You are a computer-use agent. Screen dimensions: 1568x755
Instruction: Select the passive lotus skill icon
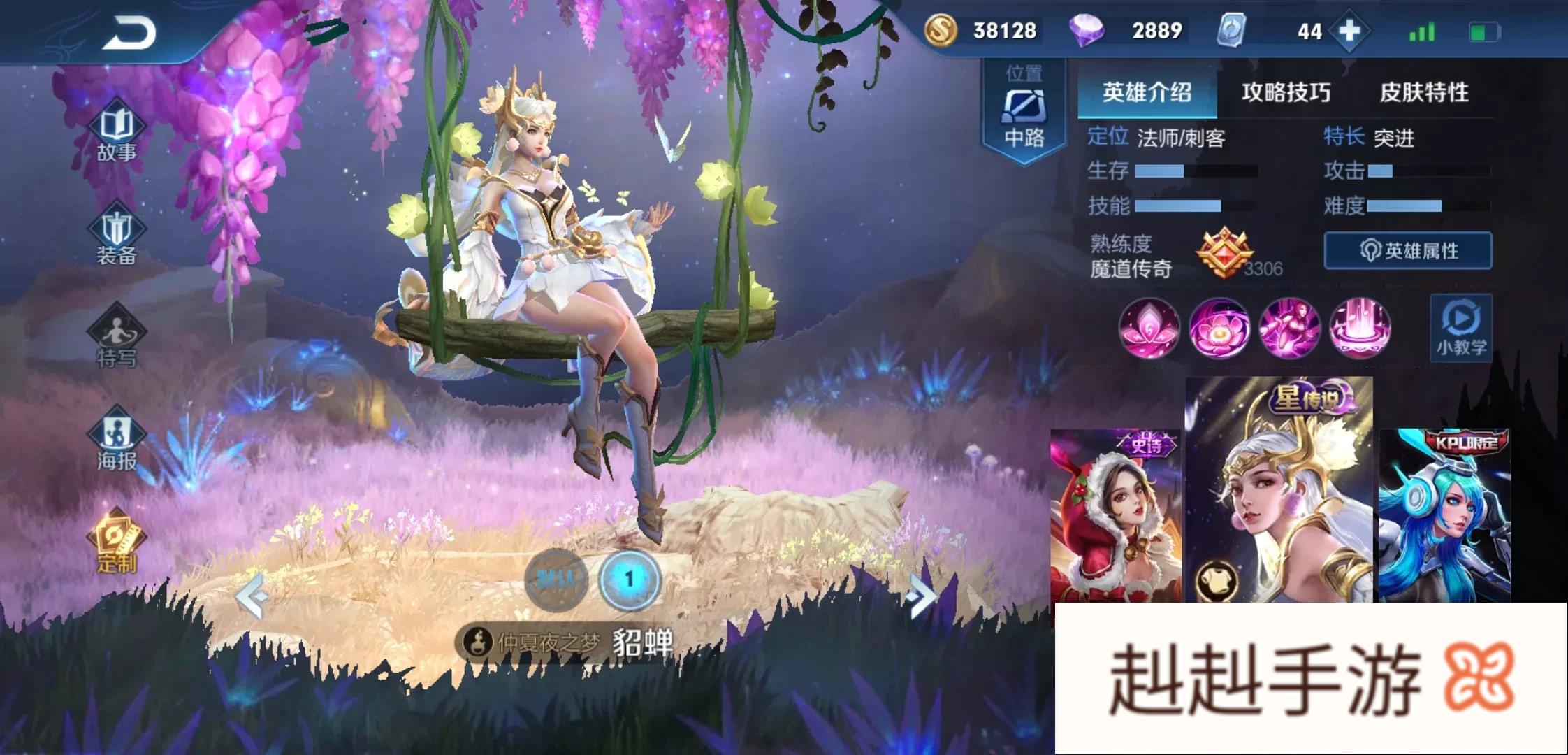pyautogui.click(x=1149, y=328)
